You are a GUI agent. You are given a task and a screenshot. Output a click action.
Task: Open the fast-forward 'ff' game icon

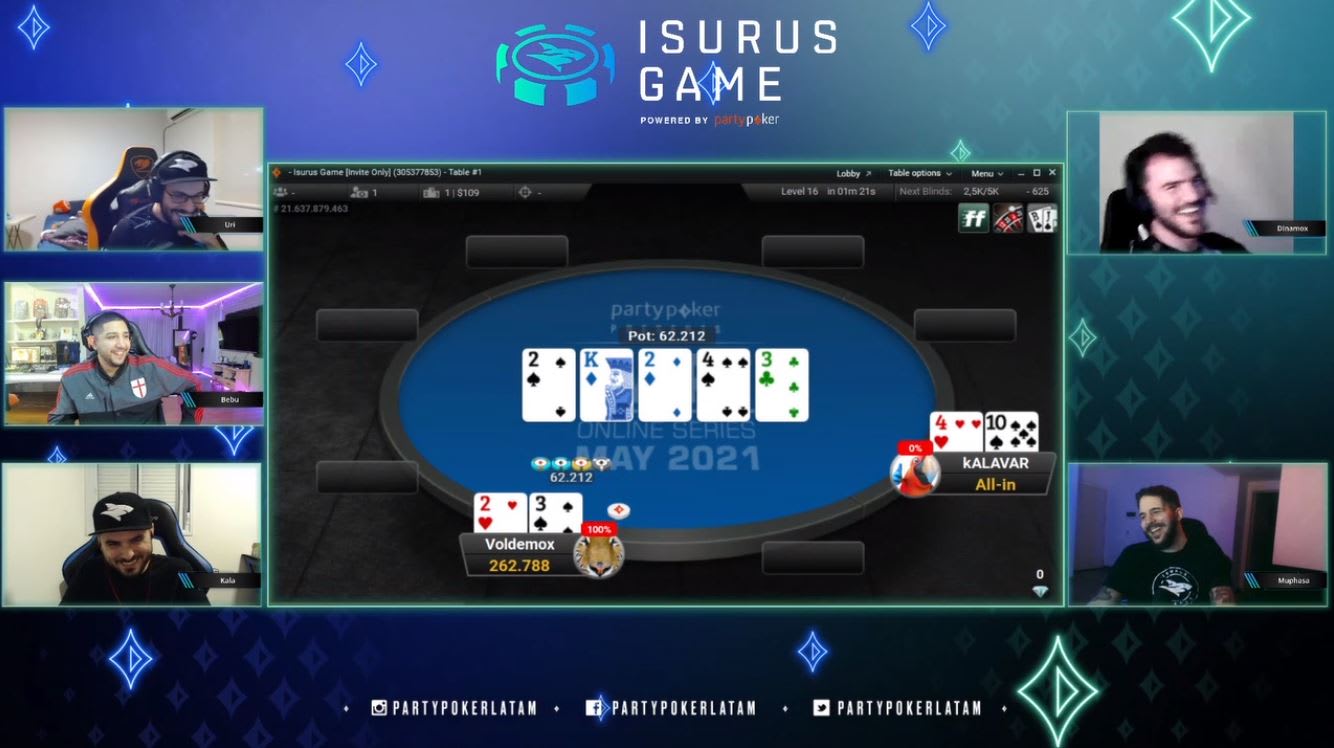click(973, 215)
